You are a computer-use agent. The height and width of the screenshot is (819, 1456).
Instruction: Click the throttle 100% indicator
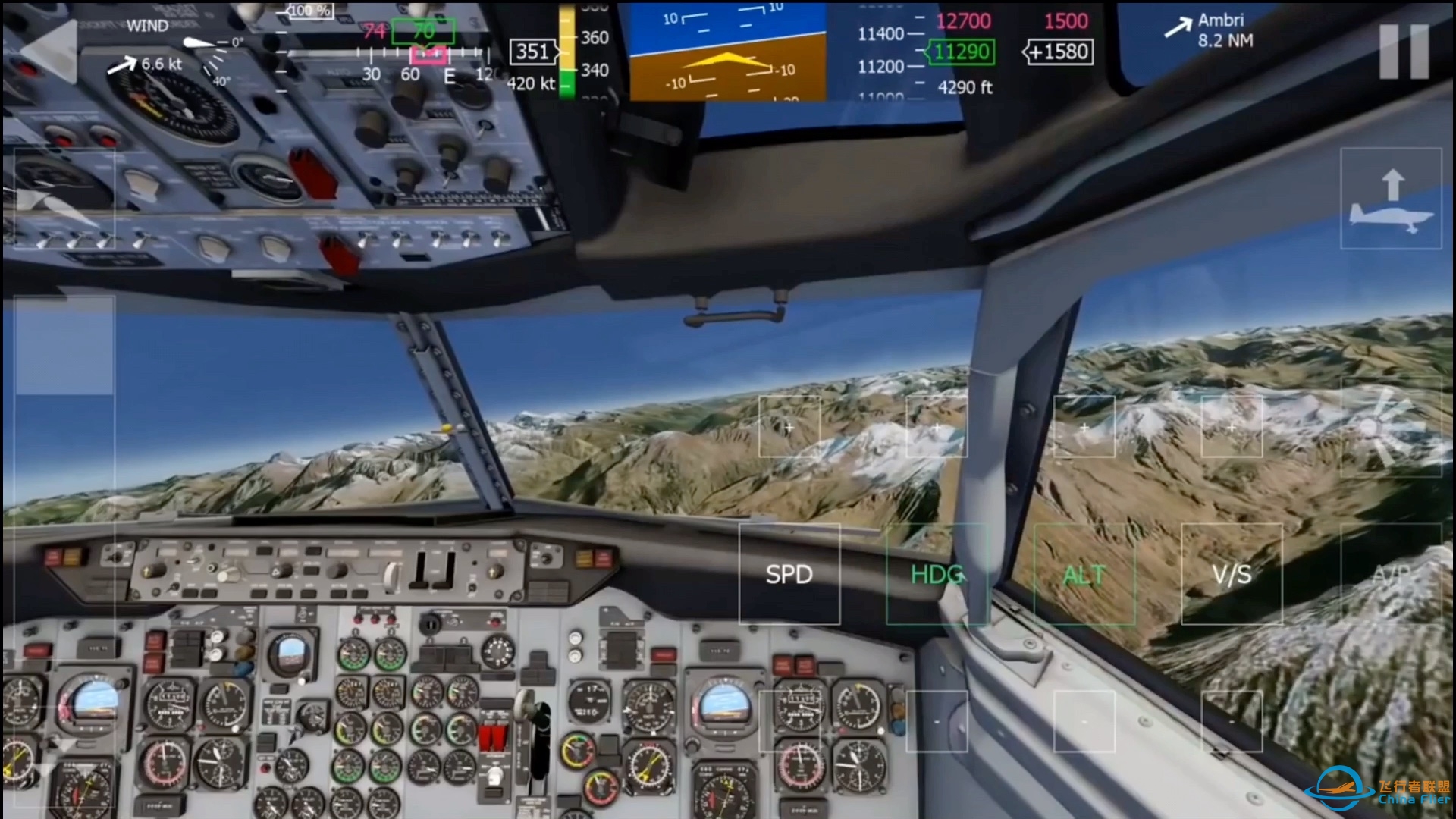pos(311,10)
